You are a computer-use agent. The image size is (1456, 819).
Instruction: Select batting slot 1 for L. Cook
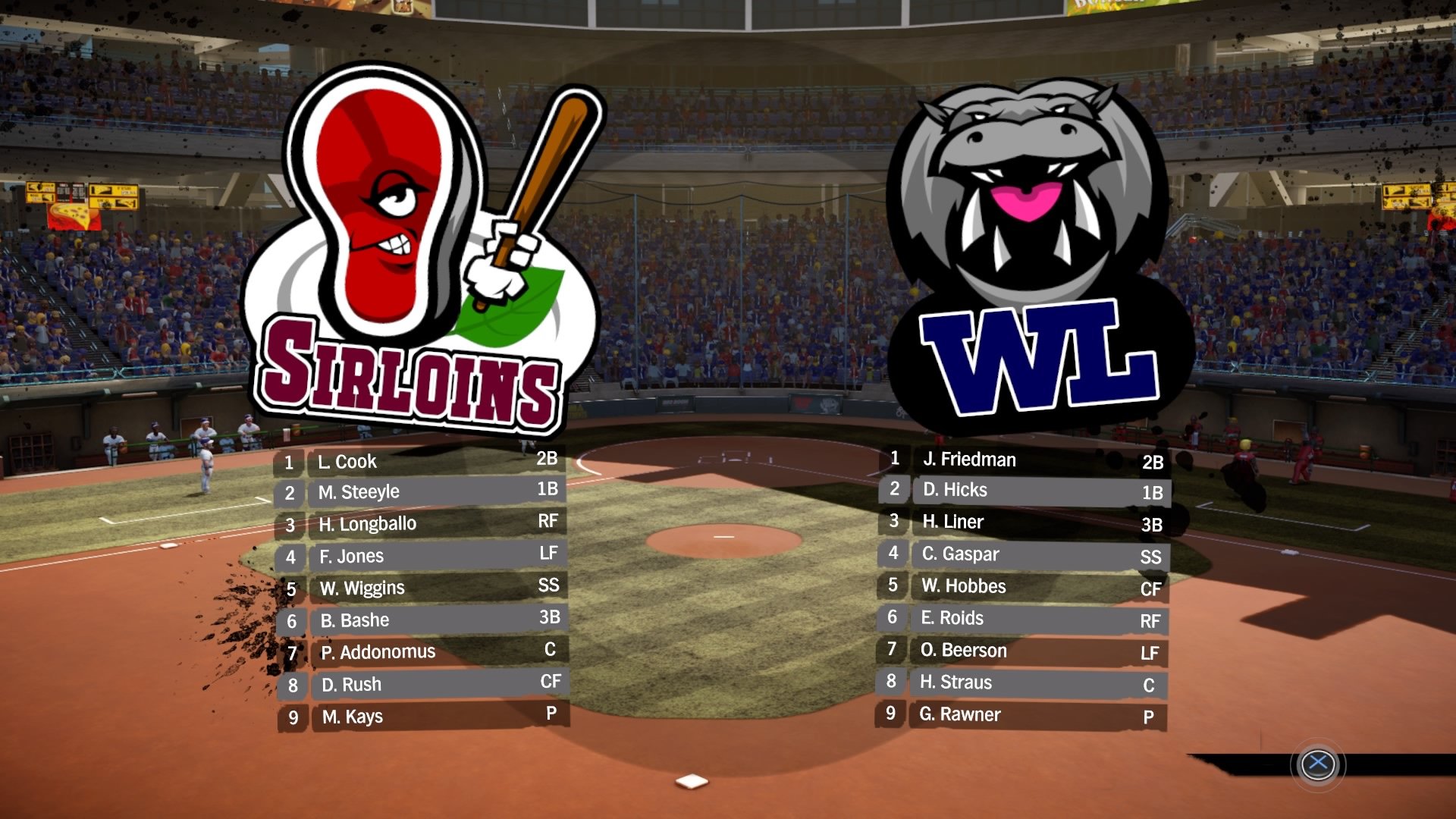click(288, 462)
